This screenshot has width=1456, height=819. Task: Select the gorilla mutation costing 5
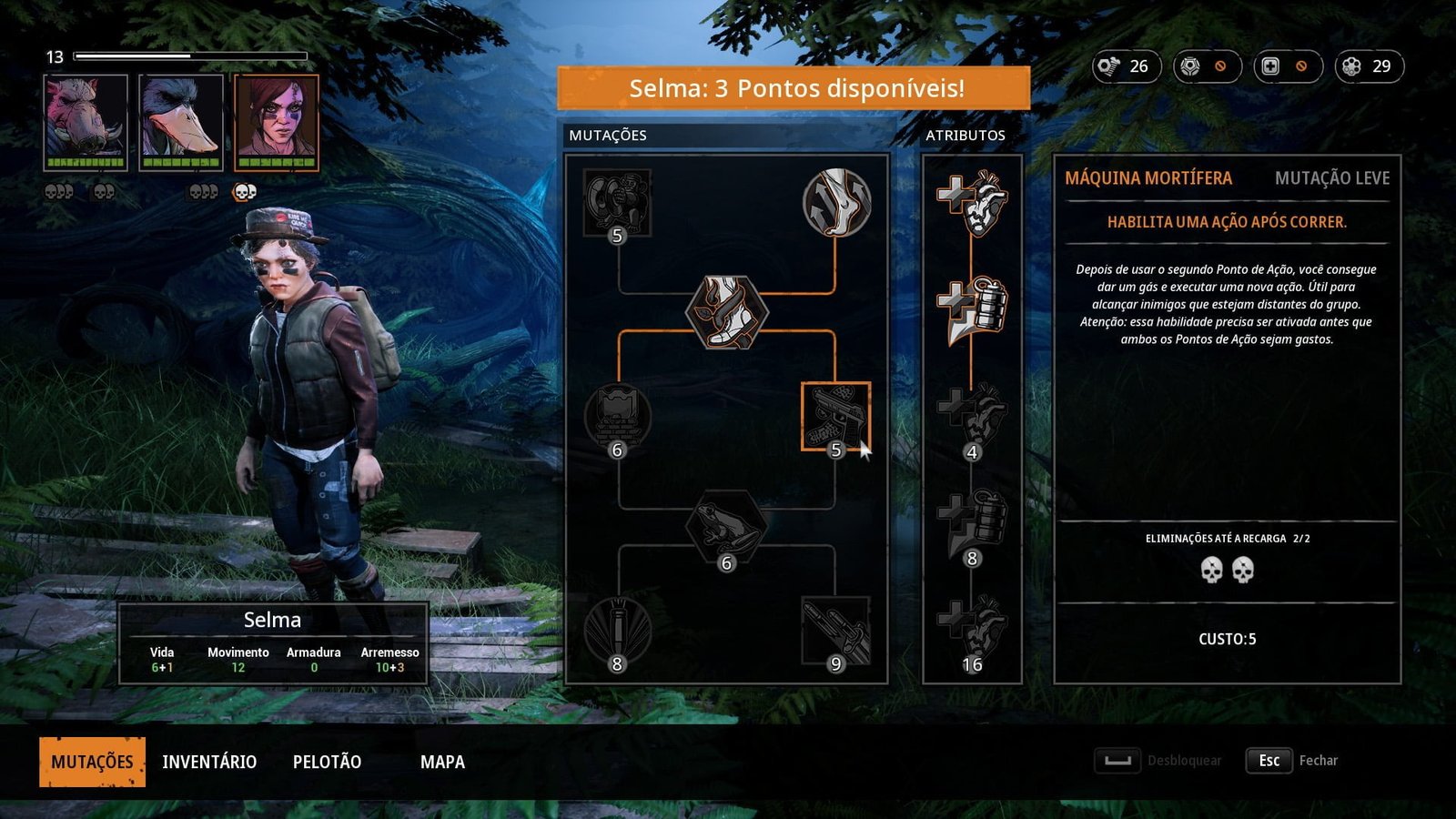[618, 202]
